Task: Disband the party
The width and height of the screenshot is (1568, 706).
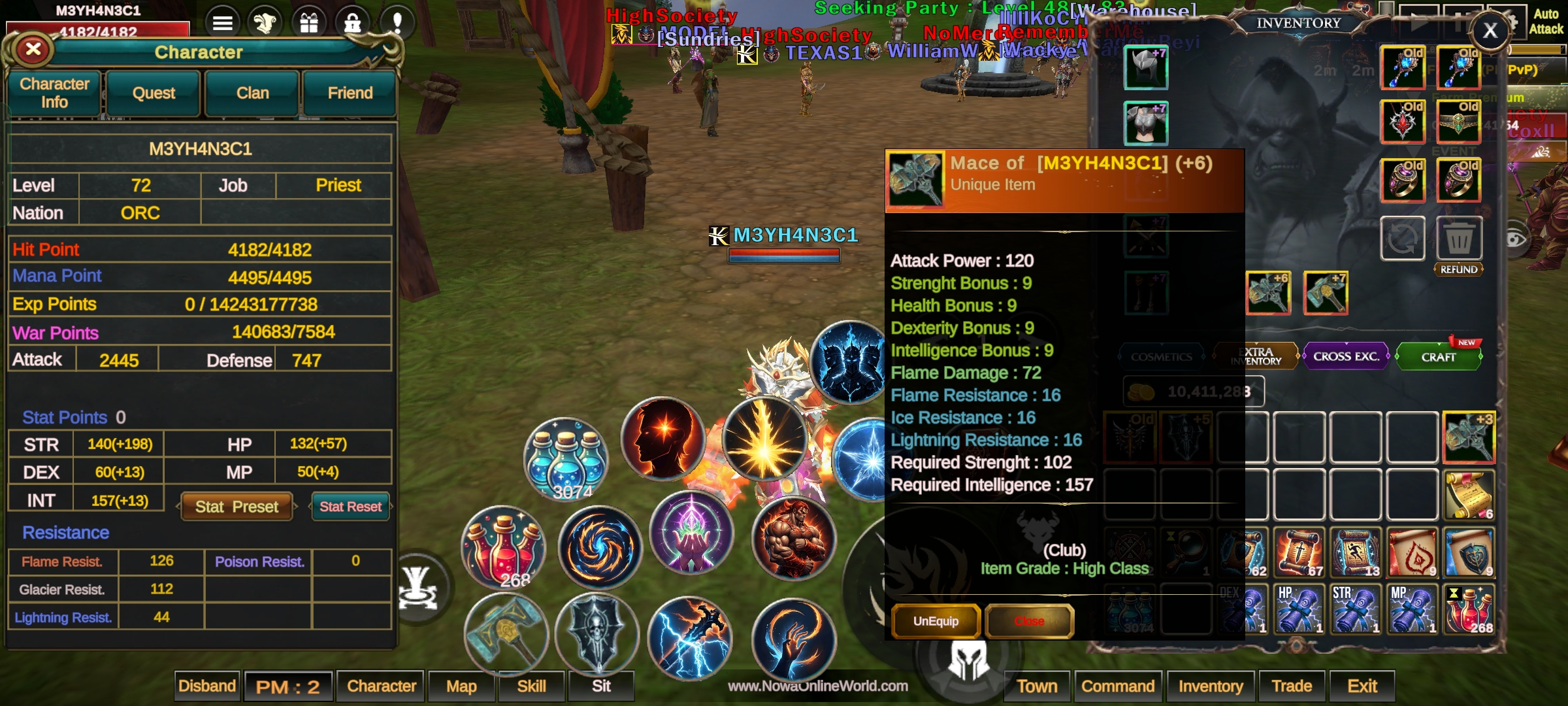Action: click(x=207, y=686)
